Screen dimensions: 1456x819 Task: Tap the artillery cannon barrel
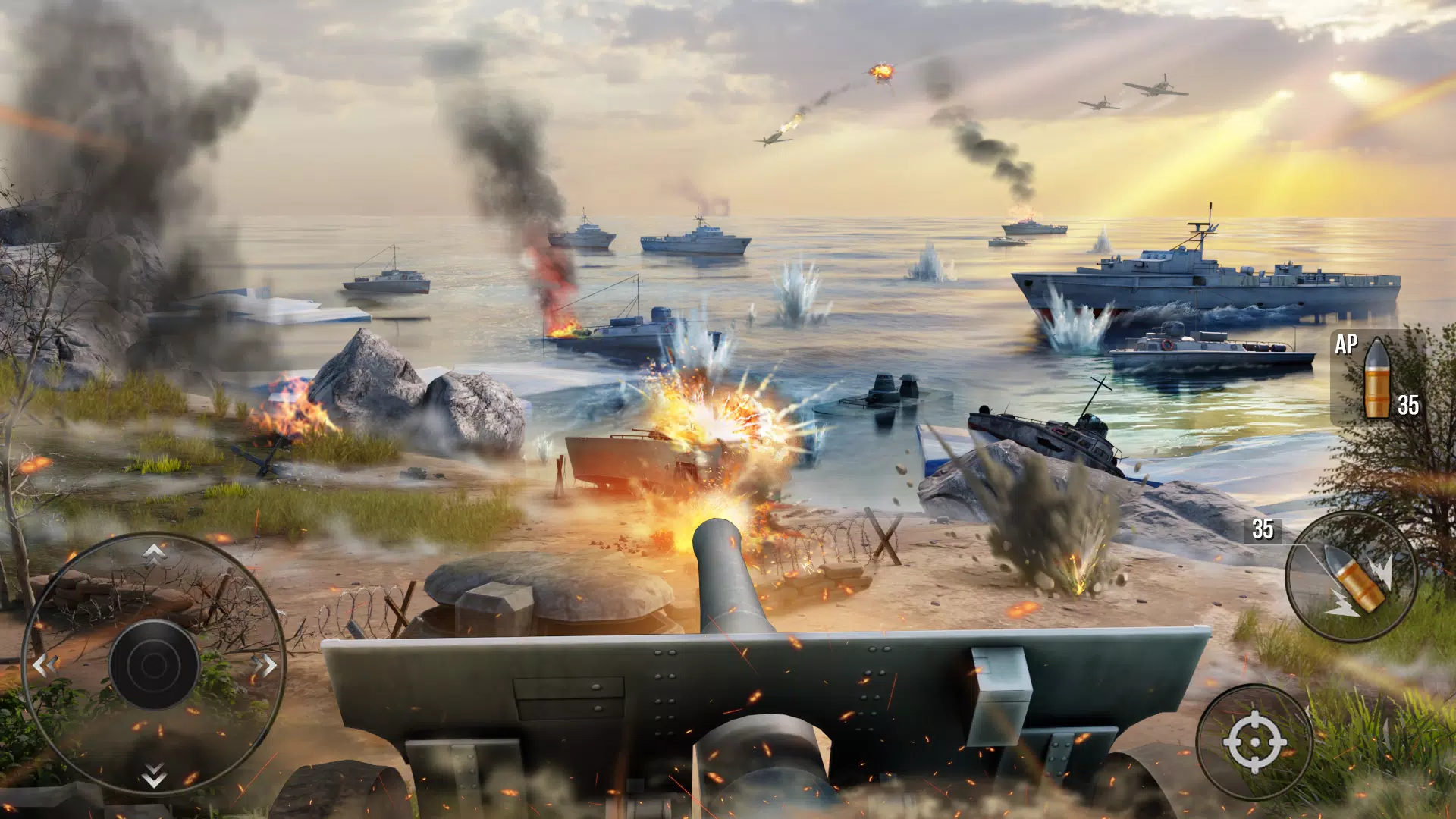[x=728, y=576]
